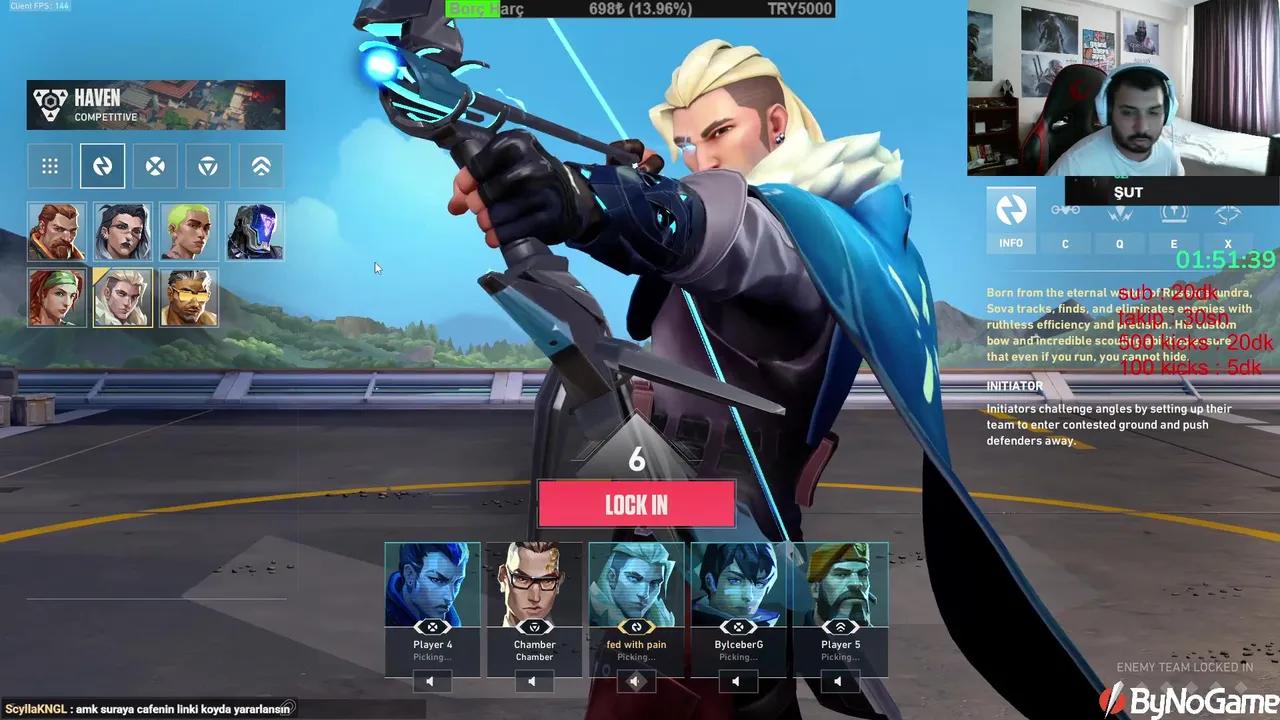Filter agents by Controller role
Image resolution: width=1280 pixels, height=720 pixels.
207,165
